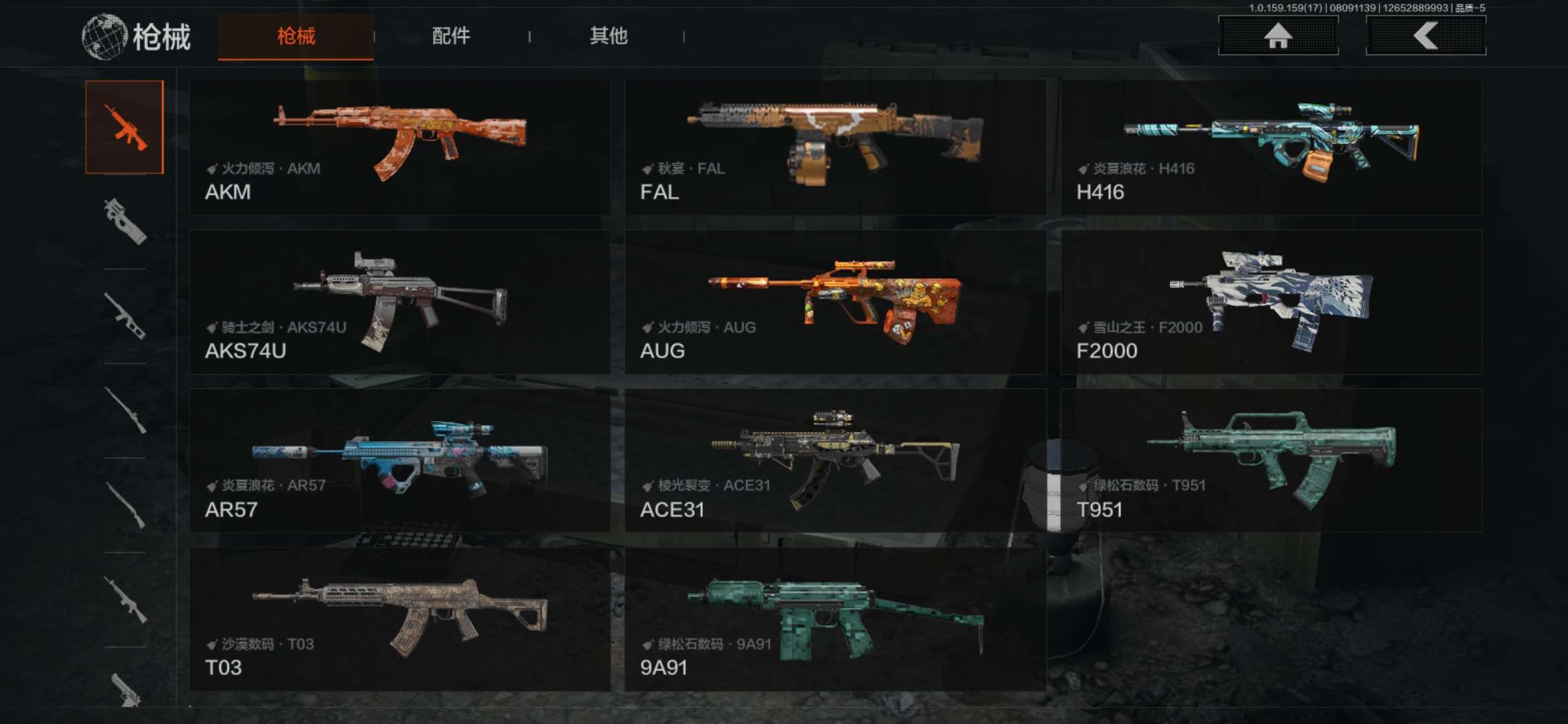Pick the H416 weapon card
This screenshot has height=724, width=1568.
coord(1271,148)
